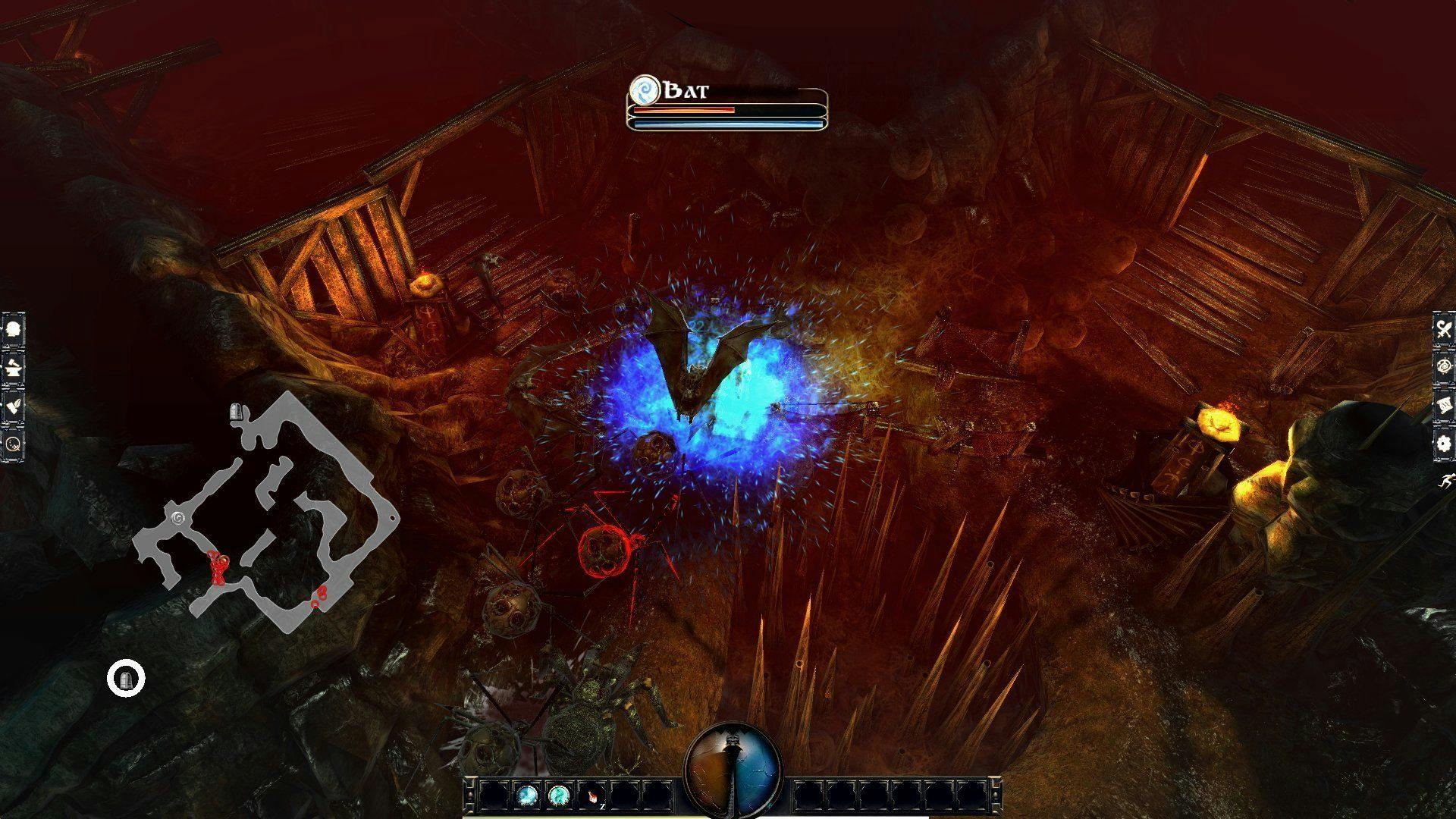The width and height of the screenshot is (1456, 819).
Task: Open the spiral rune powers icon
Action: click(1443, 366)
